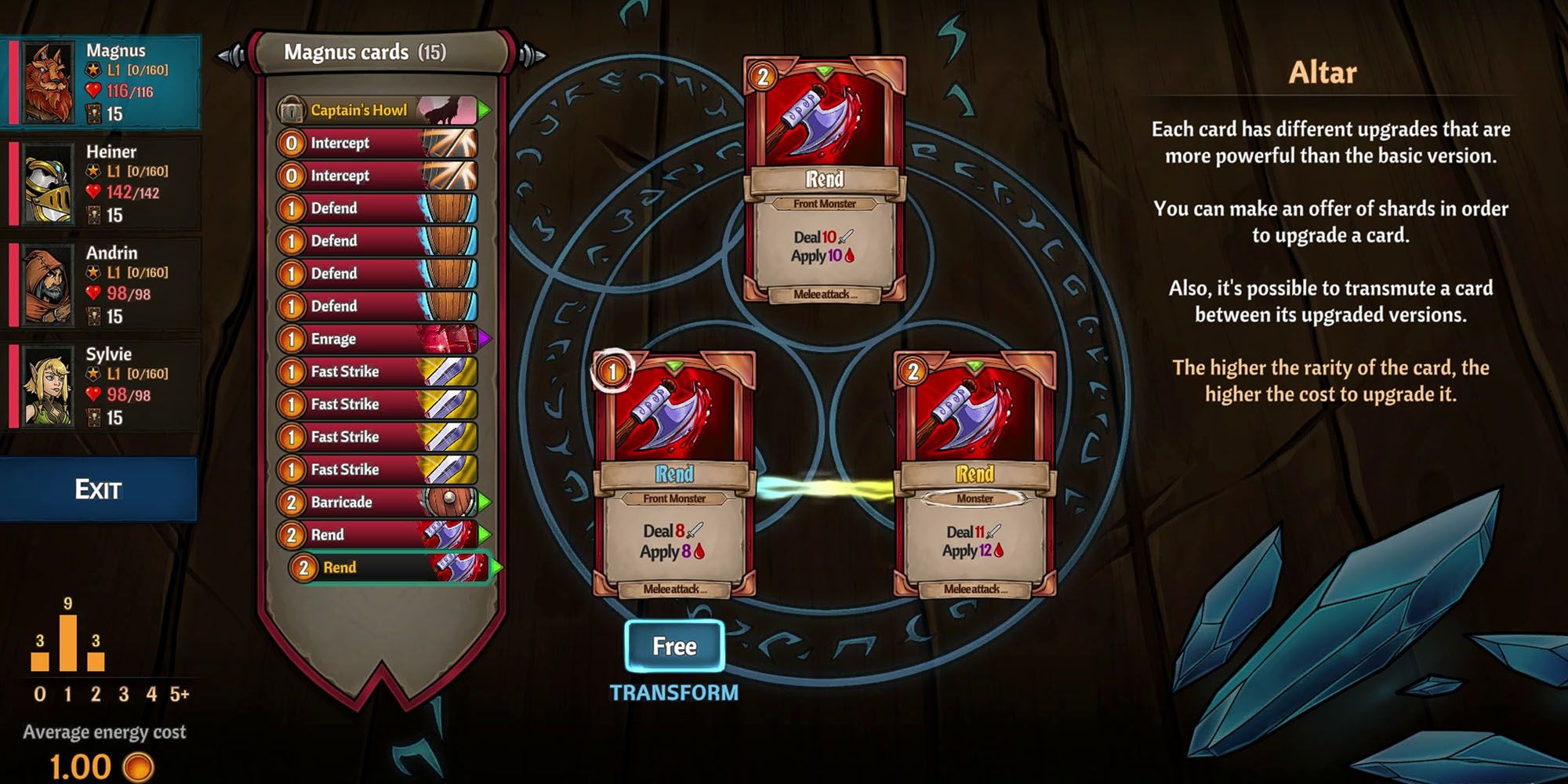Click the right arrow beside Magnus cards header
Viewport: 1568px width, 784px height.
pos(533,53)
